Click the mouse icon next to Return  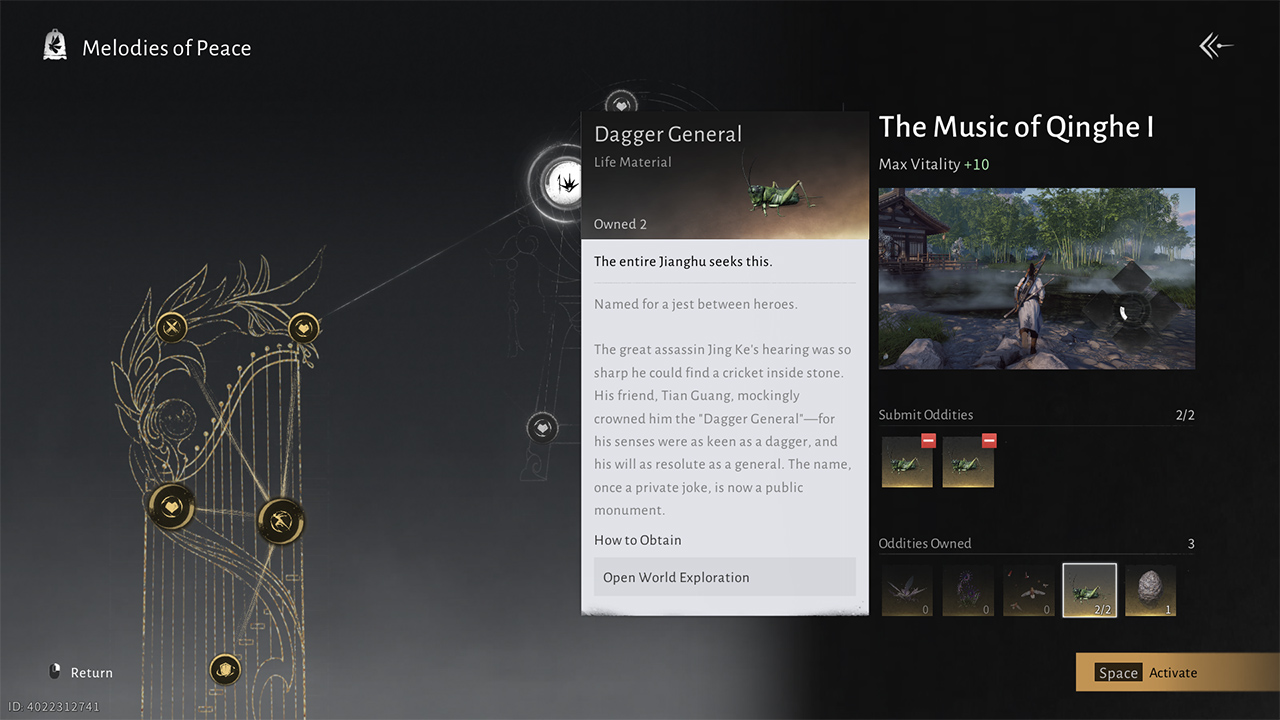[55, 671]
